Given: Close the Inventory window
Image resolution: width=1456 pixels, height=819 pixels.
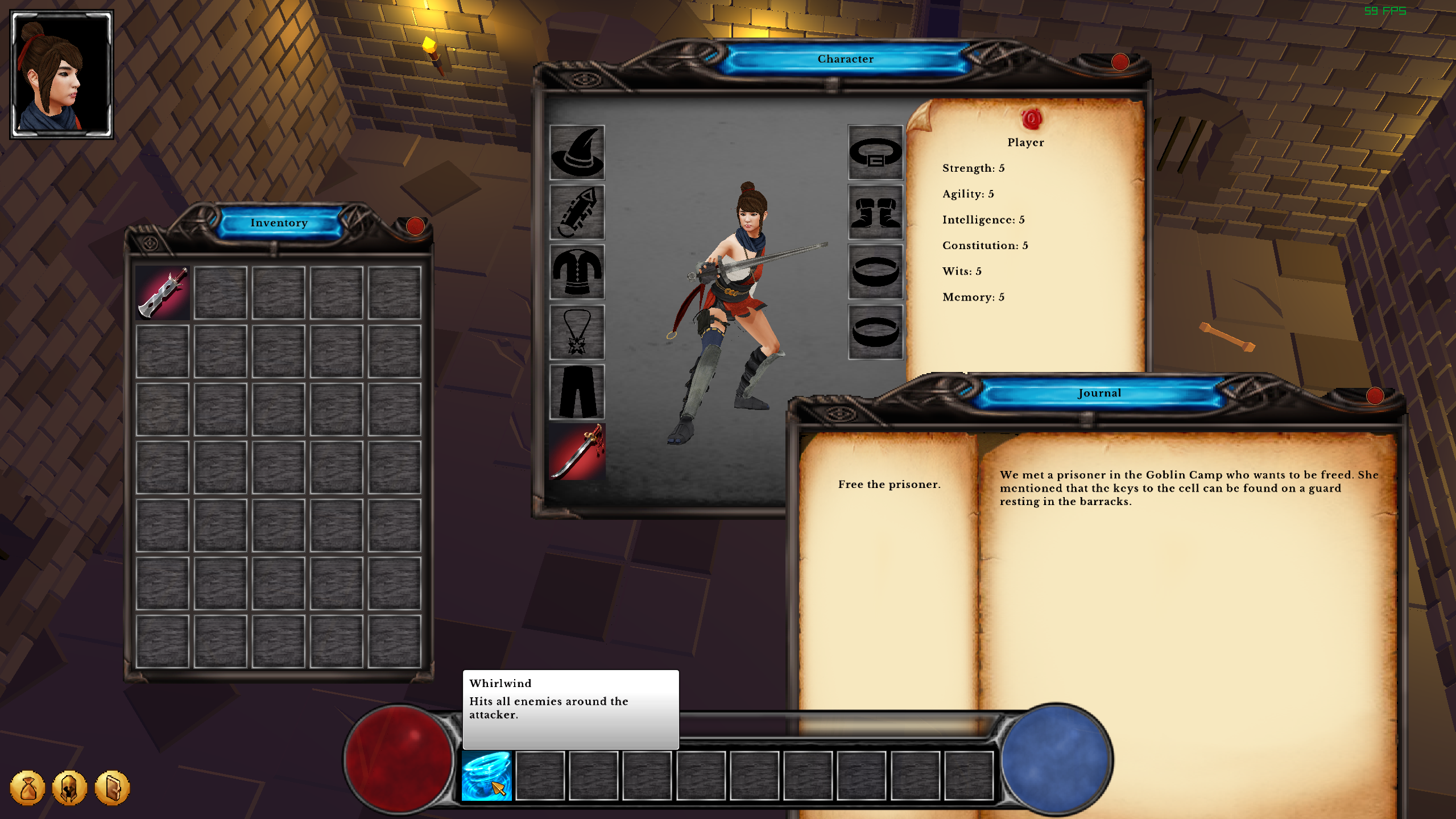Looking at the screenshot, I should click(x=415, y=226).
